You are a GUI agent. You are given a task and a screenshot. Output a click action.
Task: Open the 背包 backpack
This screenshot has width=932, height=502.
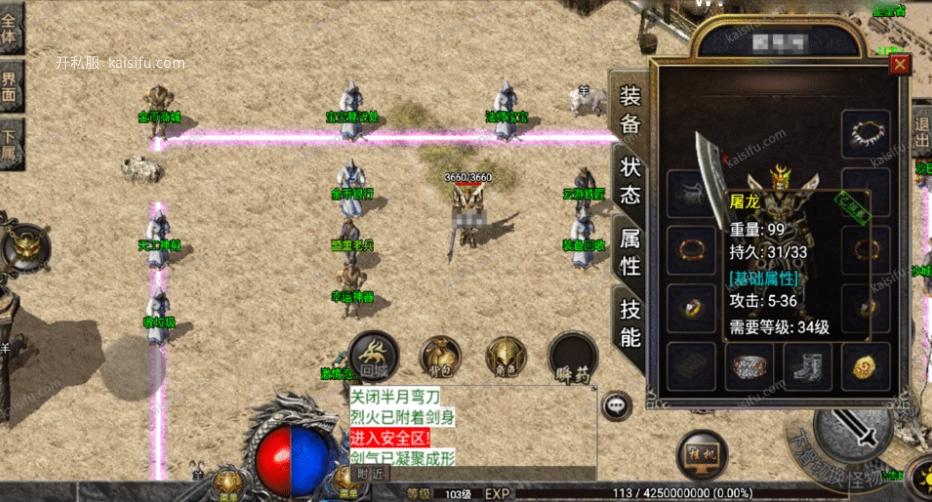pos(440,357)
